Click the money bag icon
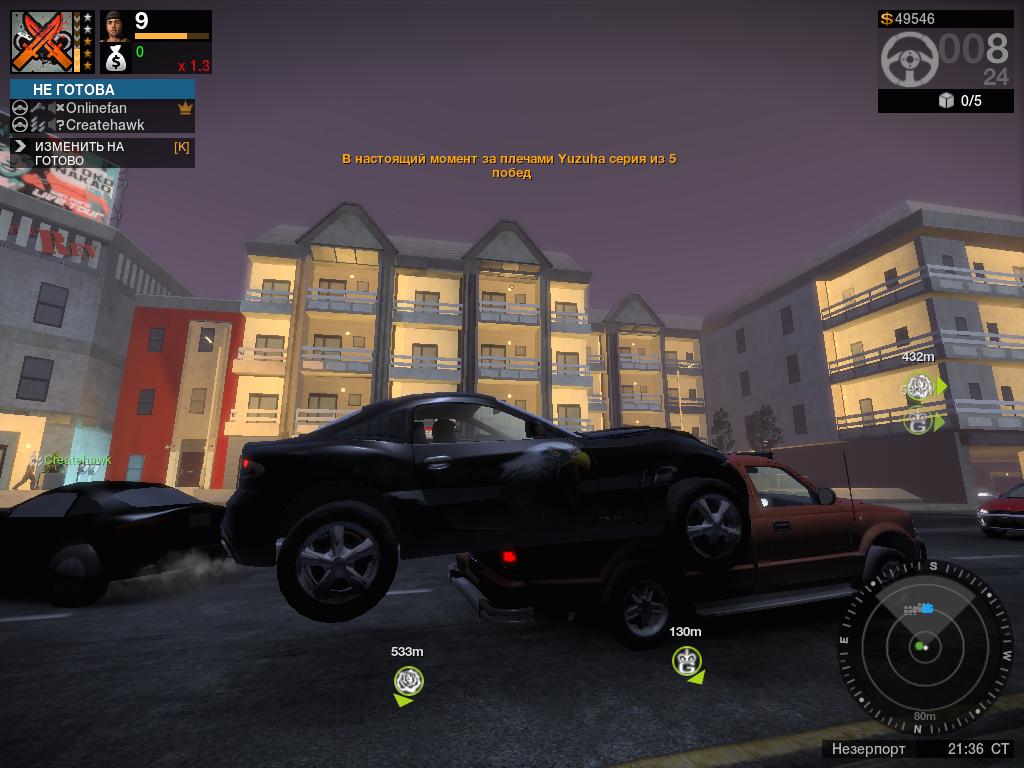The image size is (1024, 768). [115, 59]
